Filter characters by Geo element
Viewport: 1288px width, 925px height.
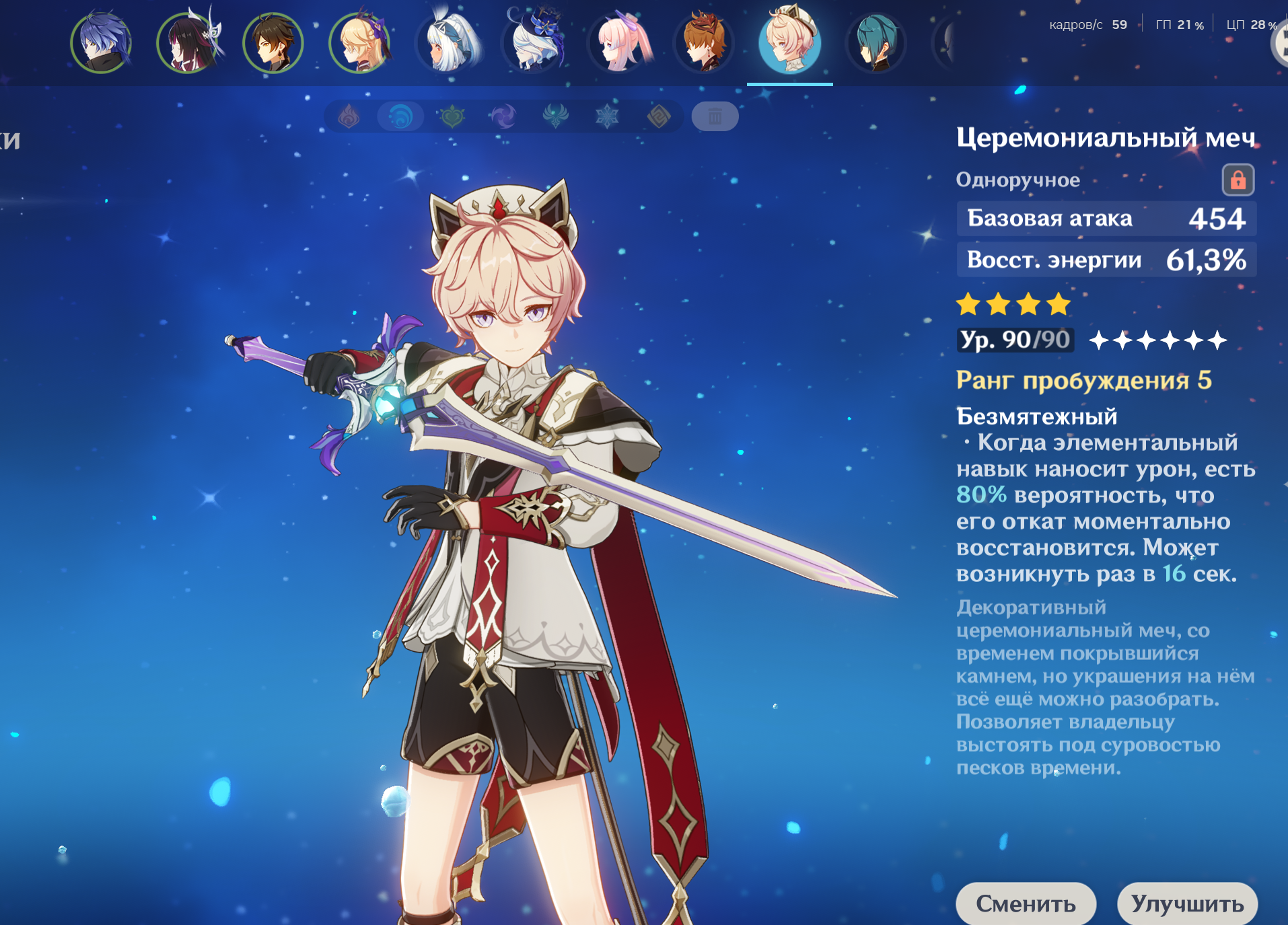click(659, 117)
